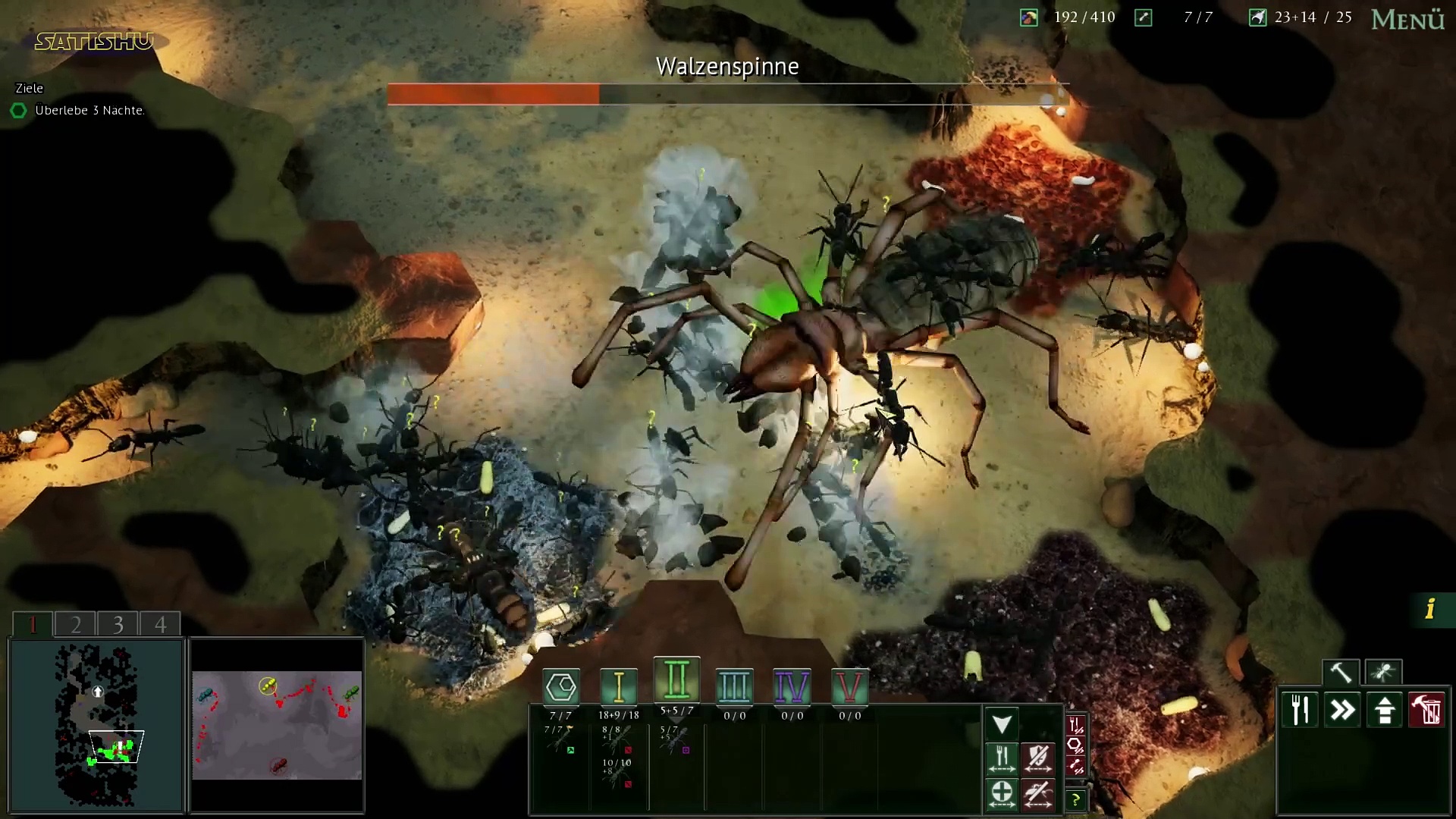This screenshot has width=1456, height=819.
Task: Select pheromone group IV (purple)
Action: [792, 687]
